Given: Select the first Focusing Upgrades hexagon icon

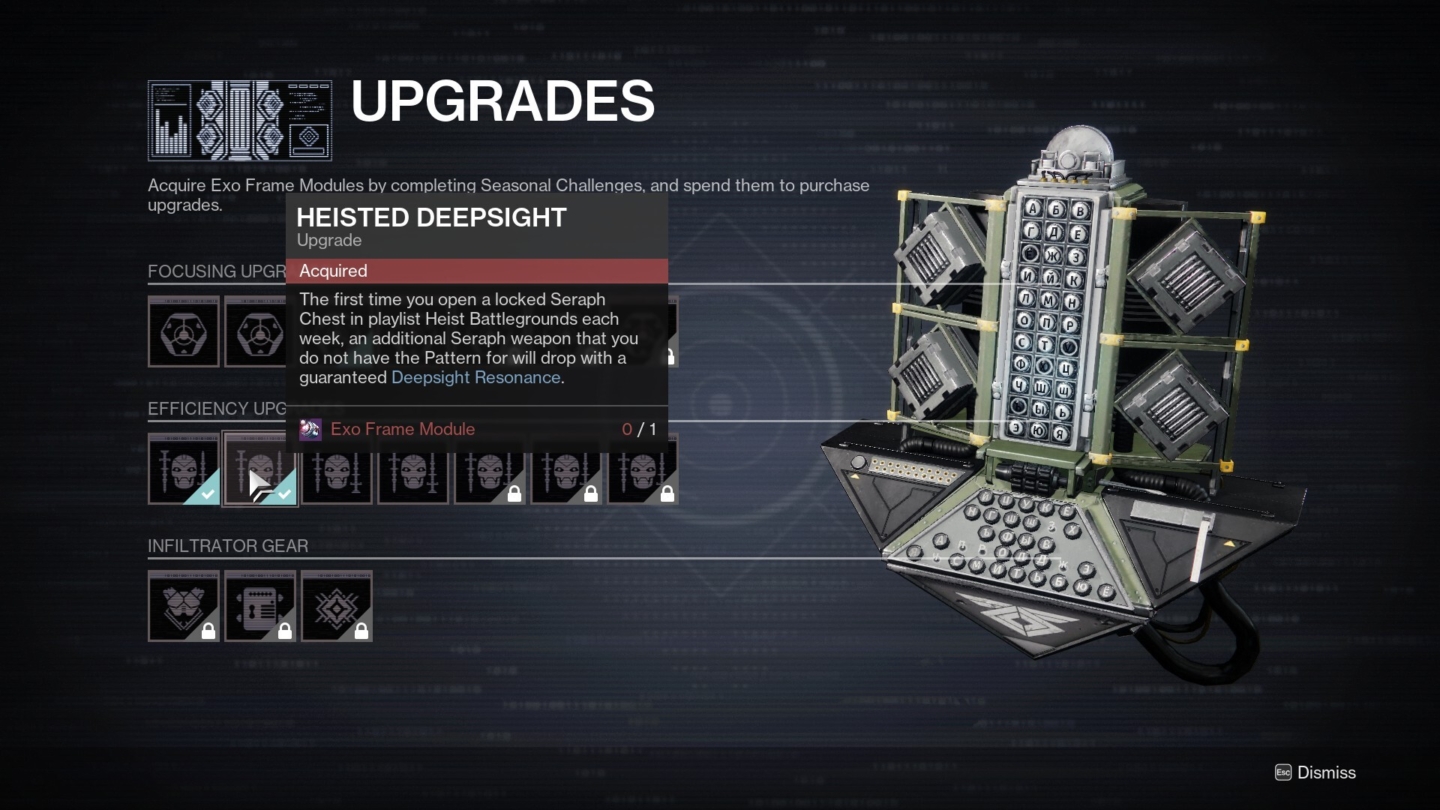Looking at the screenshot, I should click(184, 332).
